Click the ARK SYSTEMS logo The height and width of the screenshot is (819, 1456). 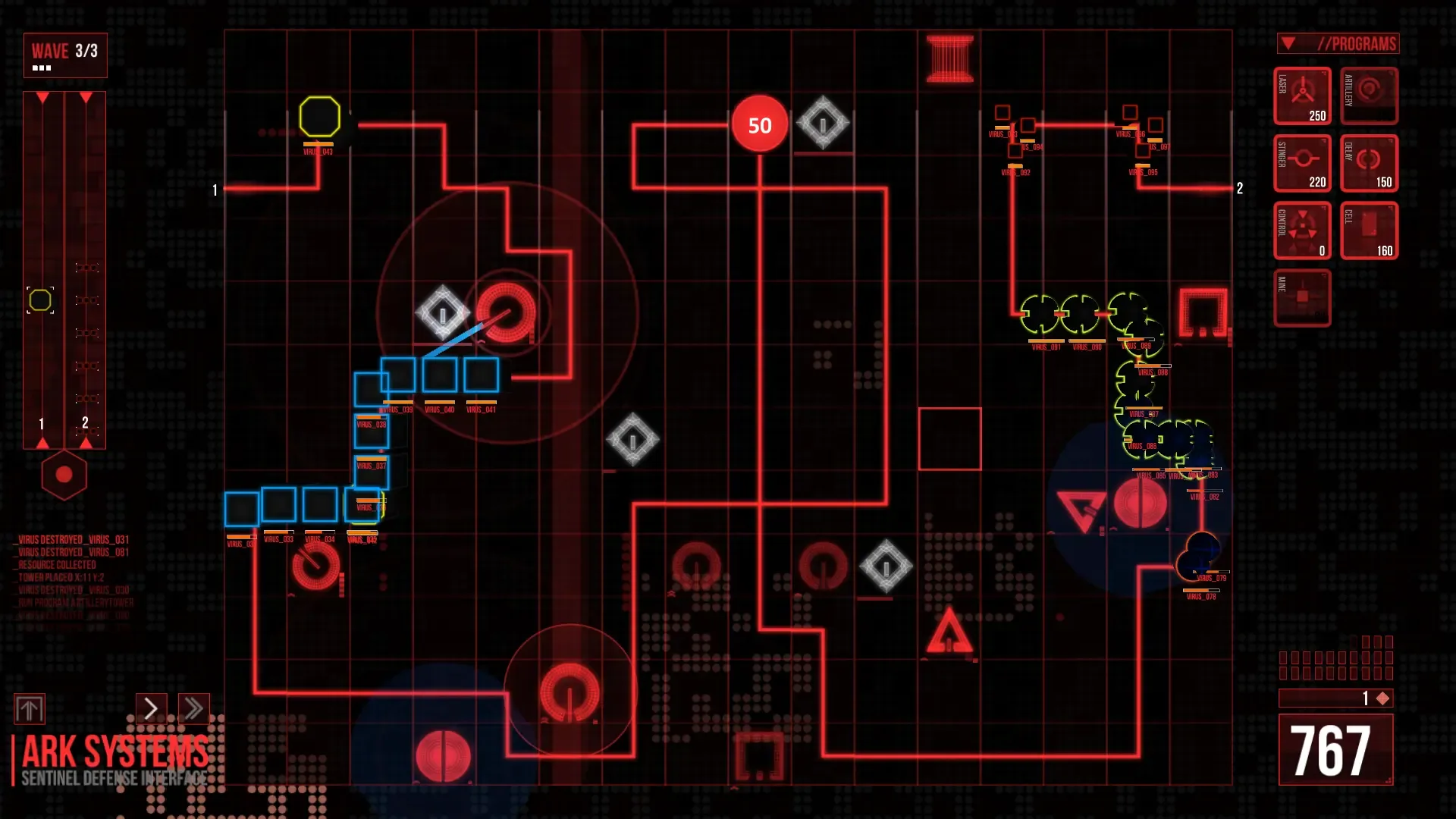(112, 753)
